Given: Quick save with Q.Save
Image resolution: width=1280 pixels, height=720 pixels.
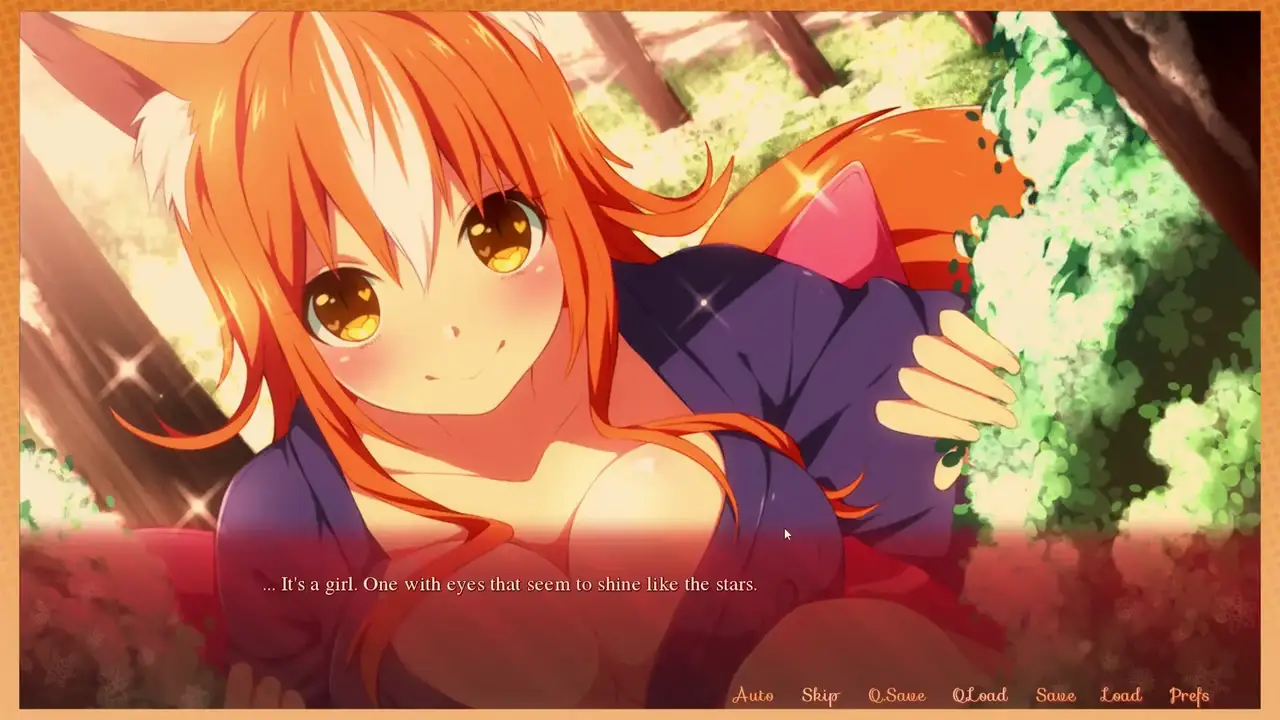Looking at the screenshot, I should [896, 695].
